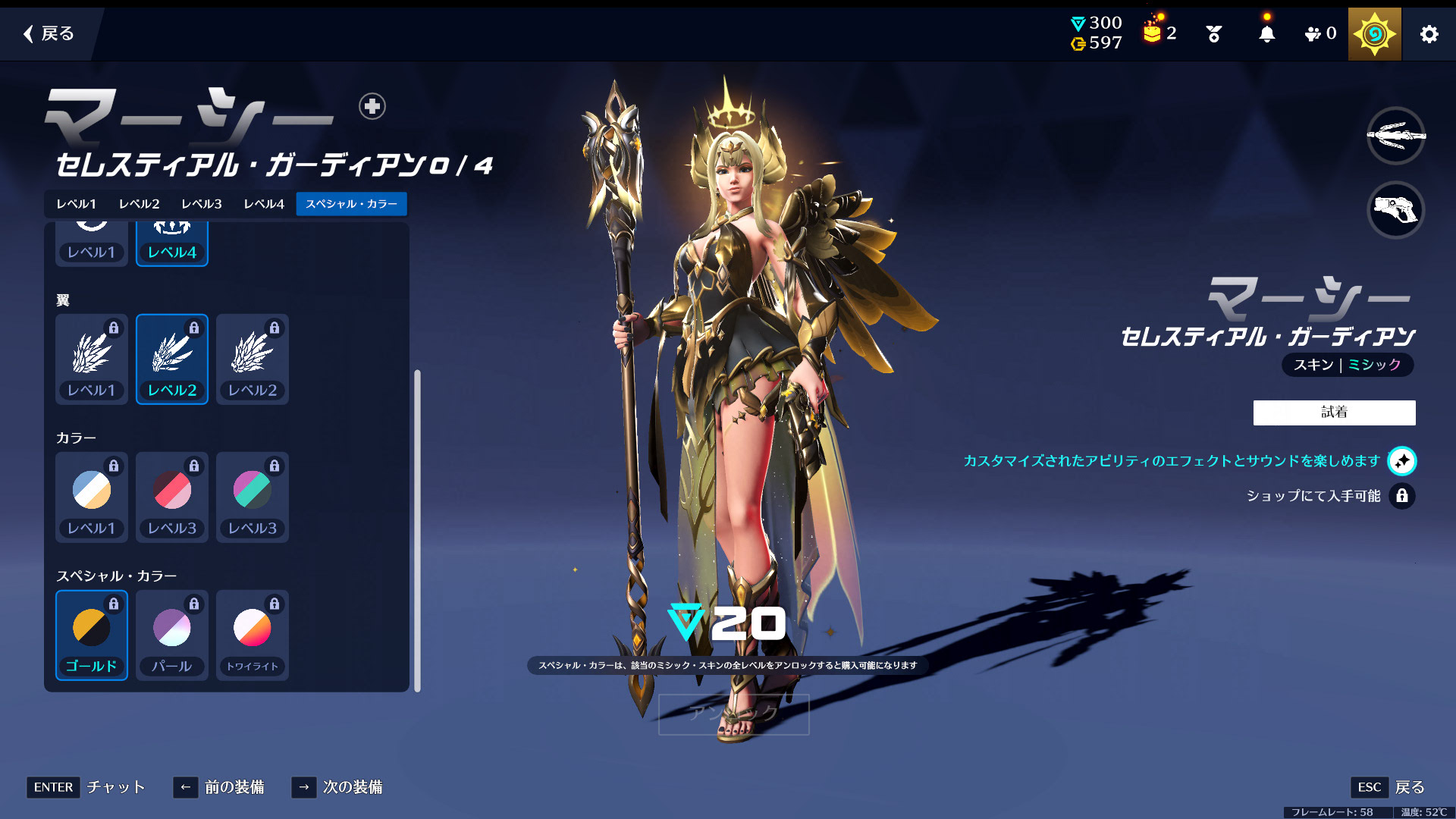Choose the ゴールド special color swatch
This screenshot has width=1456, height=819.
click(x=92, y=635)
